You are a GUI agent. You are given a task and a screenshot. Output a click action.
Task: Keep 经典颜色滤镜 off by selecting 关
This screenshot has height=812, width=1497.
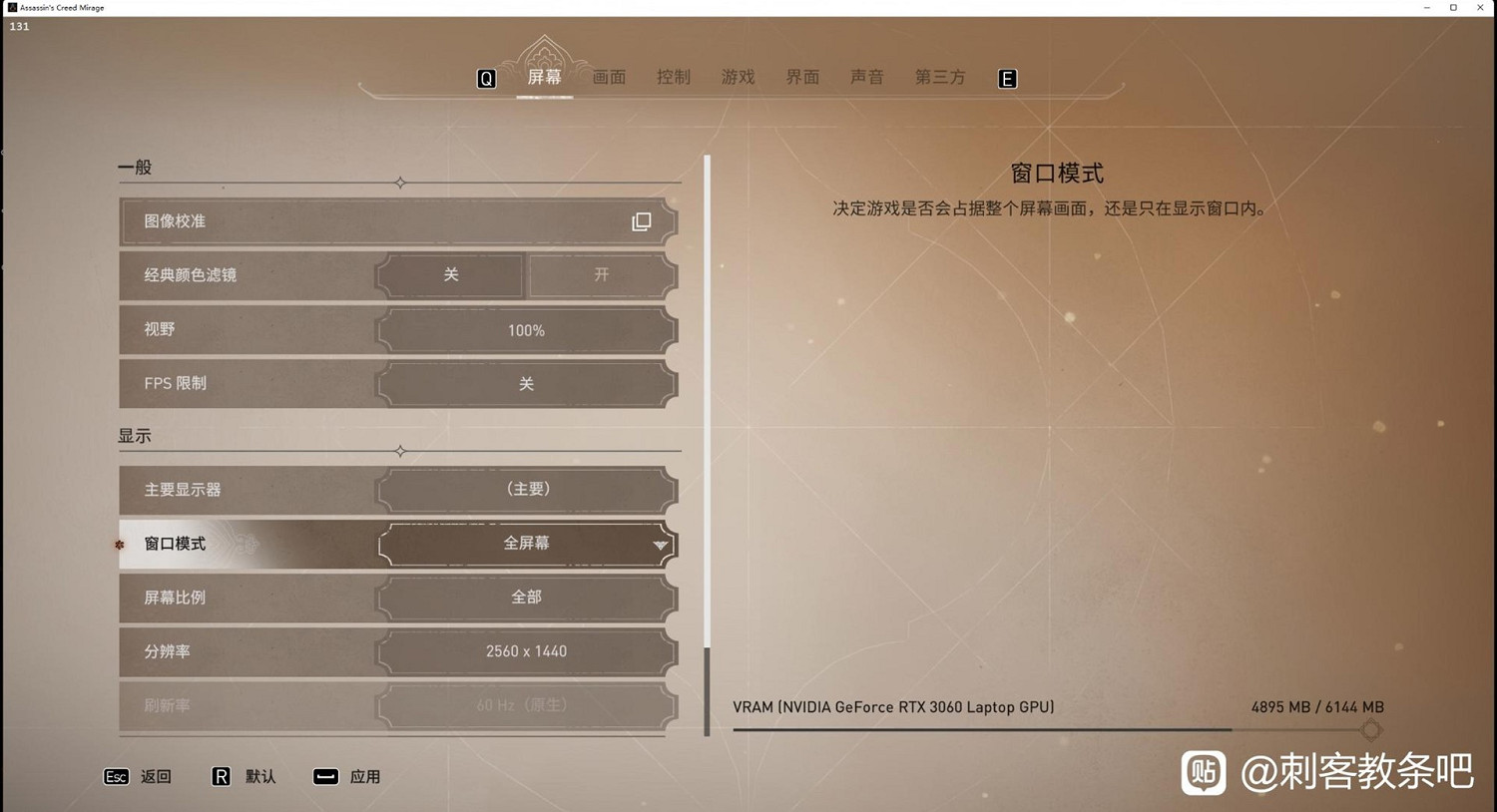coord(449,275)
